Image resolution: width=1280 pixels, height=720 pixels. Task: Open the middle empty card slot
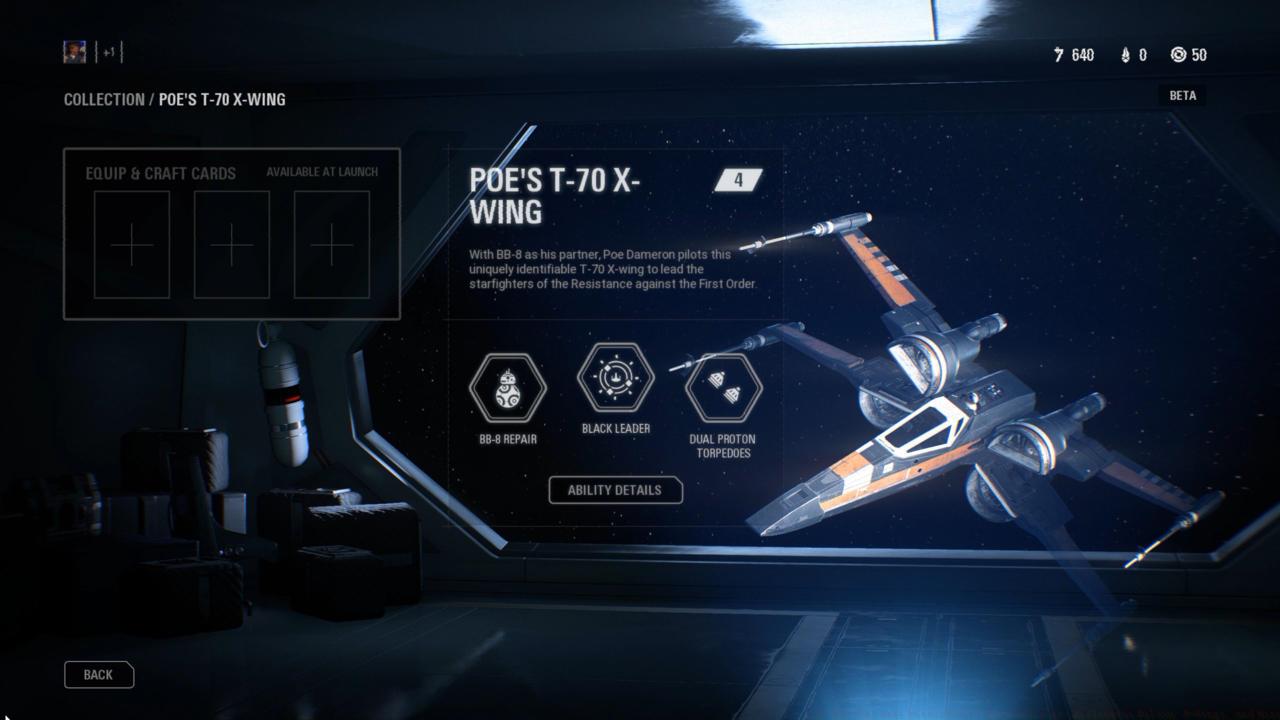pos(231,244)
